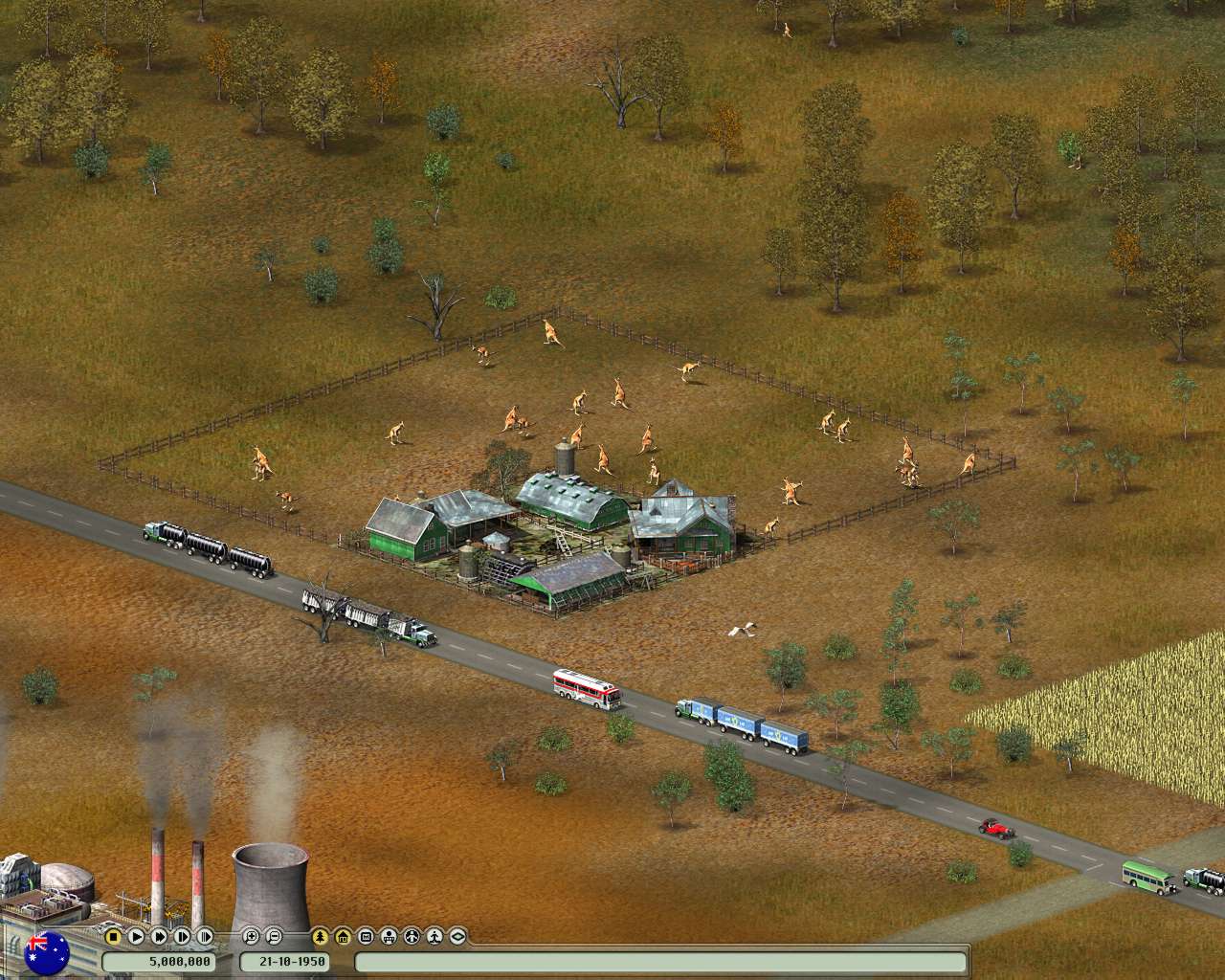The image size is (1225, 980).
Task: Zoom in using the magnifier plus icon
Action: tap(251, 937)
